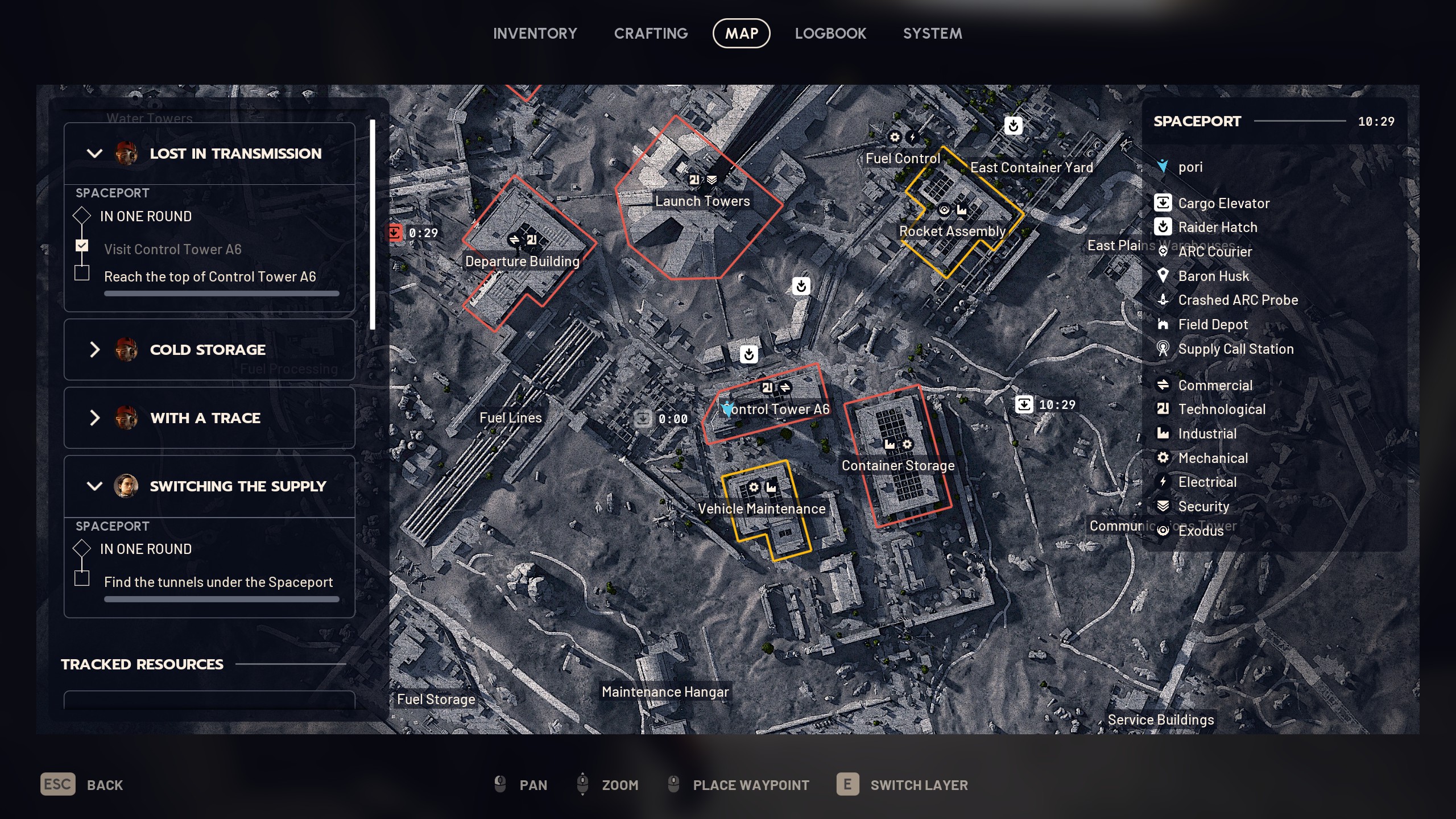The image size is (1456, 819).
Task: Open the Inventory tab
Action: point(535,34)
